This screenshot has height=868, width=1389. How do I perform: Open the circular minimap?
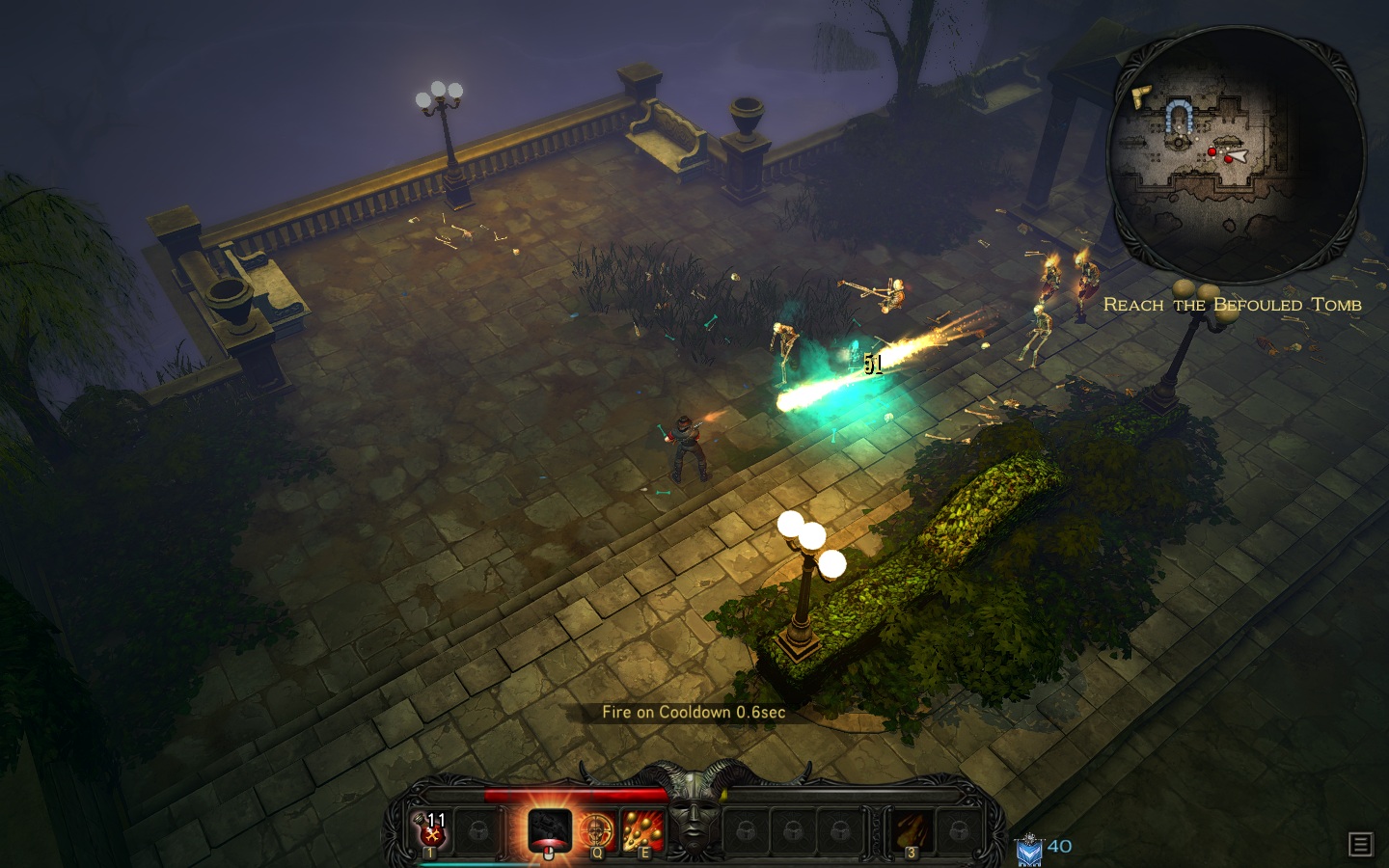click(1235, 154)
